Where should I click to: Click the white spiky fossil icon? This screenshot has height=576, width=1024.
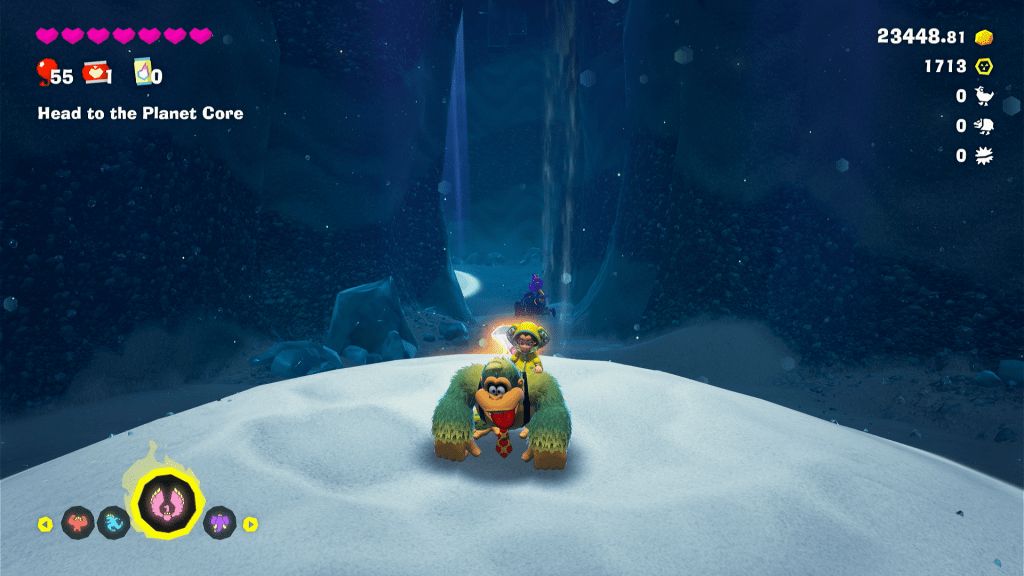(984, 155)
